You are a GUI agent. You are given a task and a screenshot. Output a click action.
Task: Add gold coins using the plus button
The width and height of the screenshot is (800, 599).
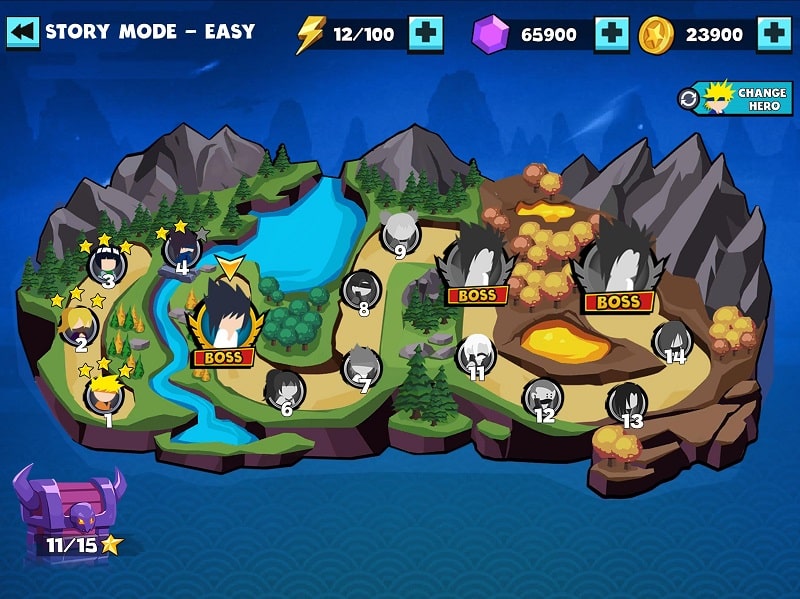click(x=774, y=34)
